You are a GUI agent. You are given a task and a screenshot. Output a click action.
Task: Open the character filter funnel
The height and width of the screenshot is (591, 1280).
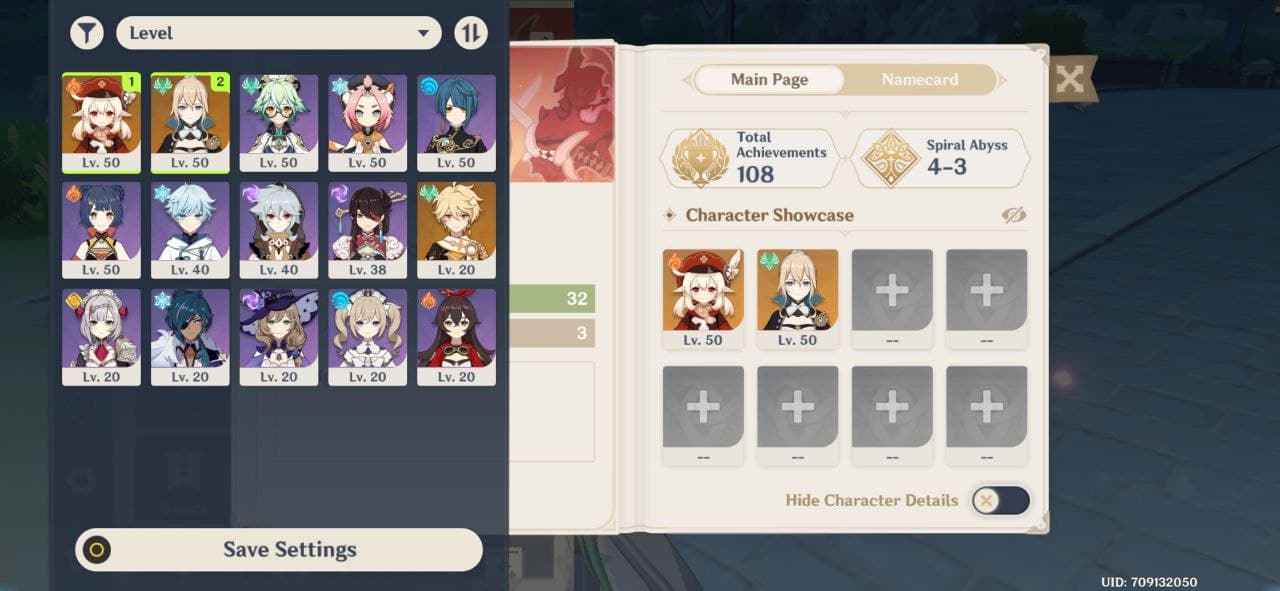coord(87,33)
